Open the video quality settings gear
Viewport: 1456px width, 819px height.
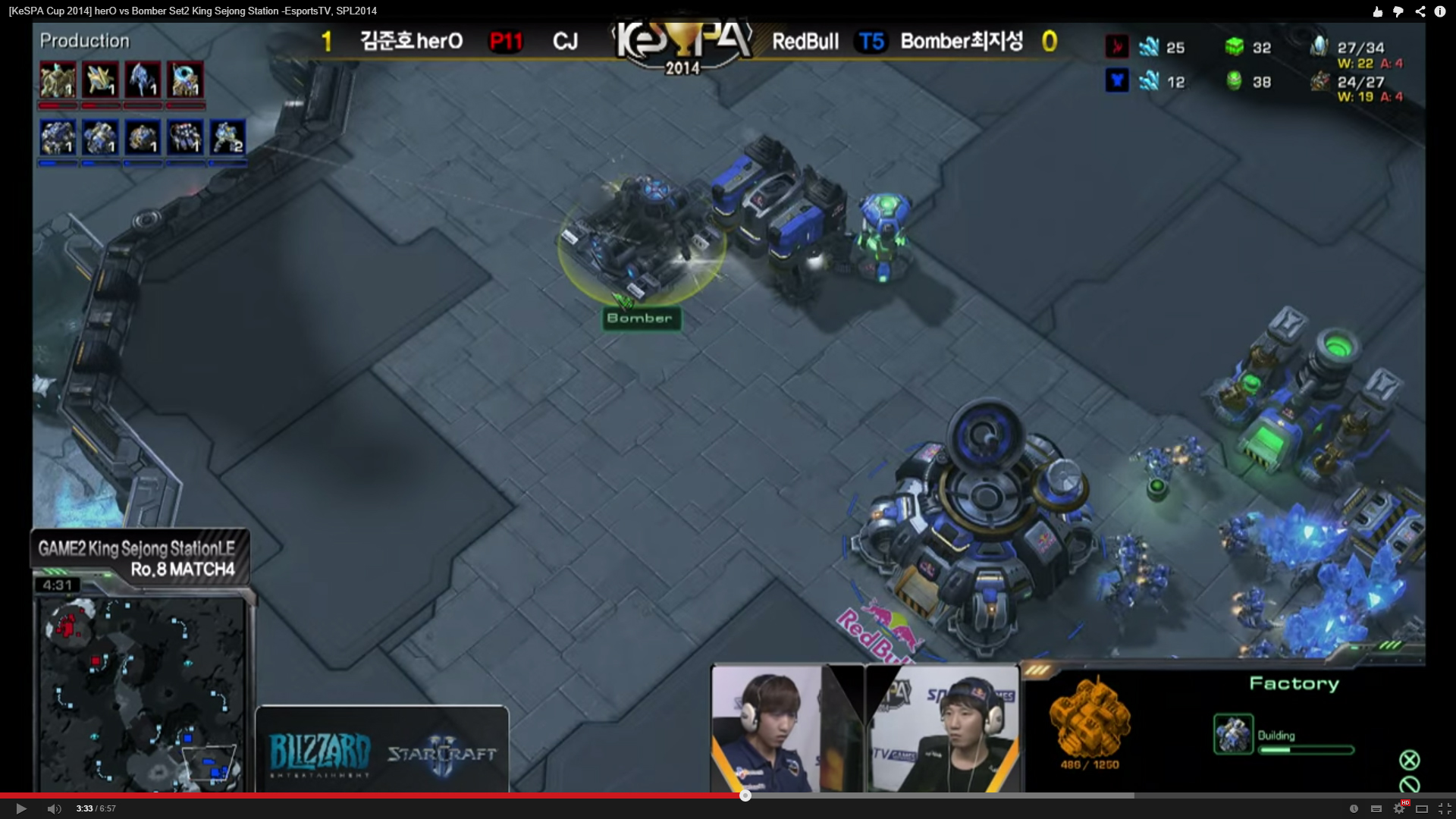1399,808
